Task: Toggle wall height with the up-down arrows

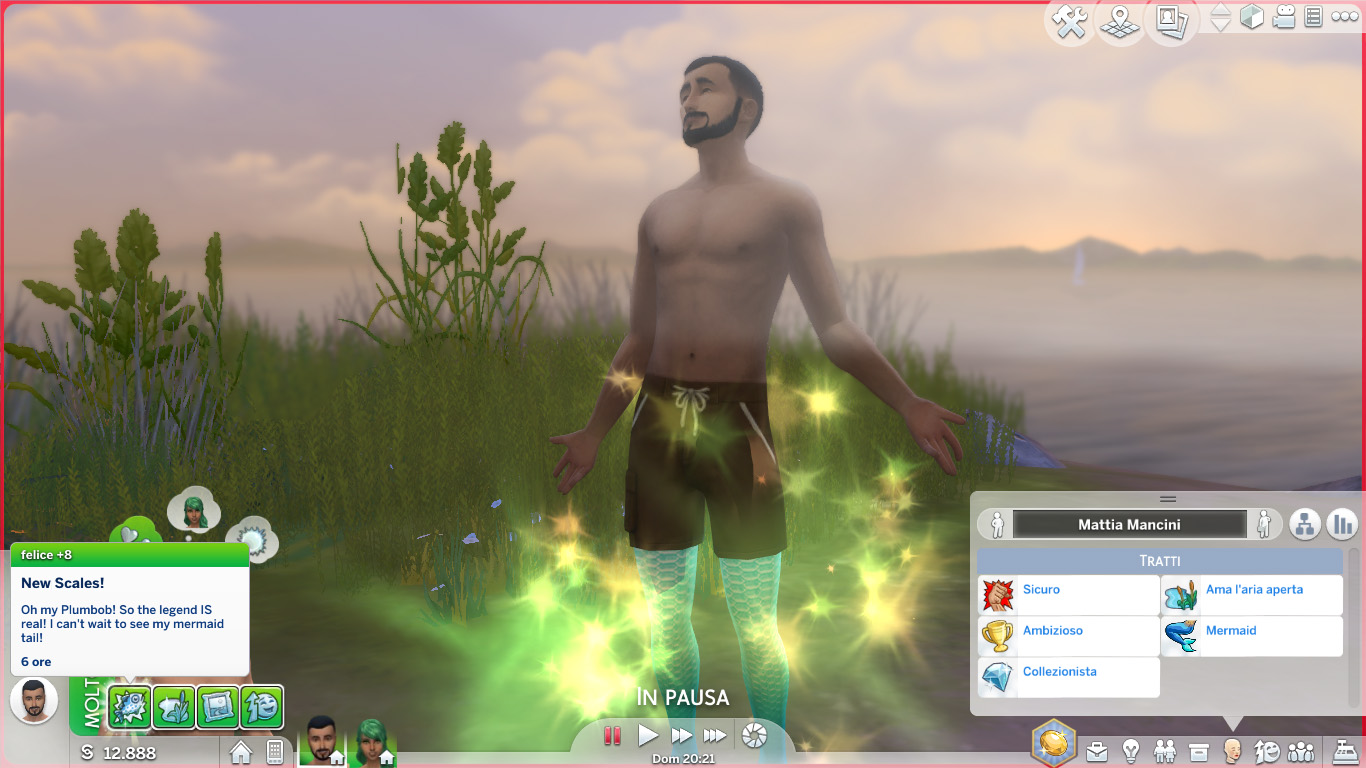Action: click(1220, 18)
